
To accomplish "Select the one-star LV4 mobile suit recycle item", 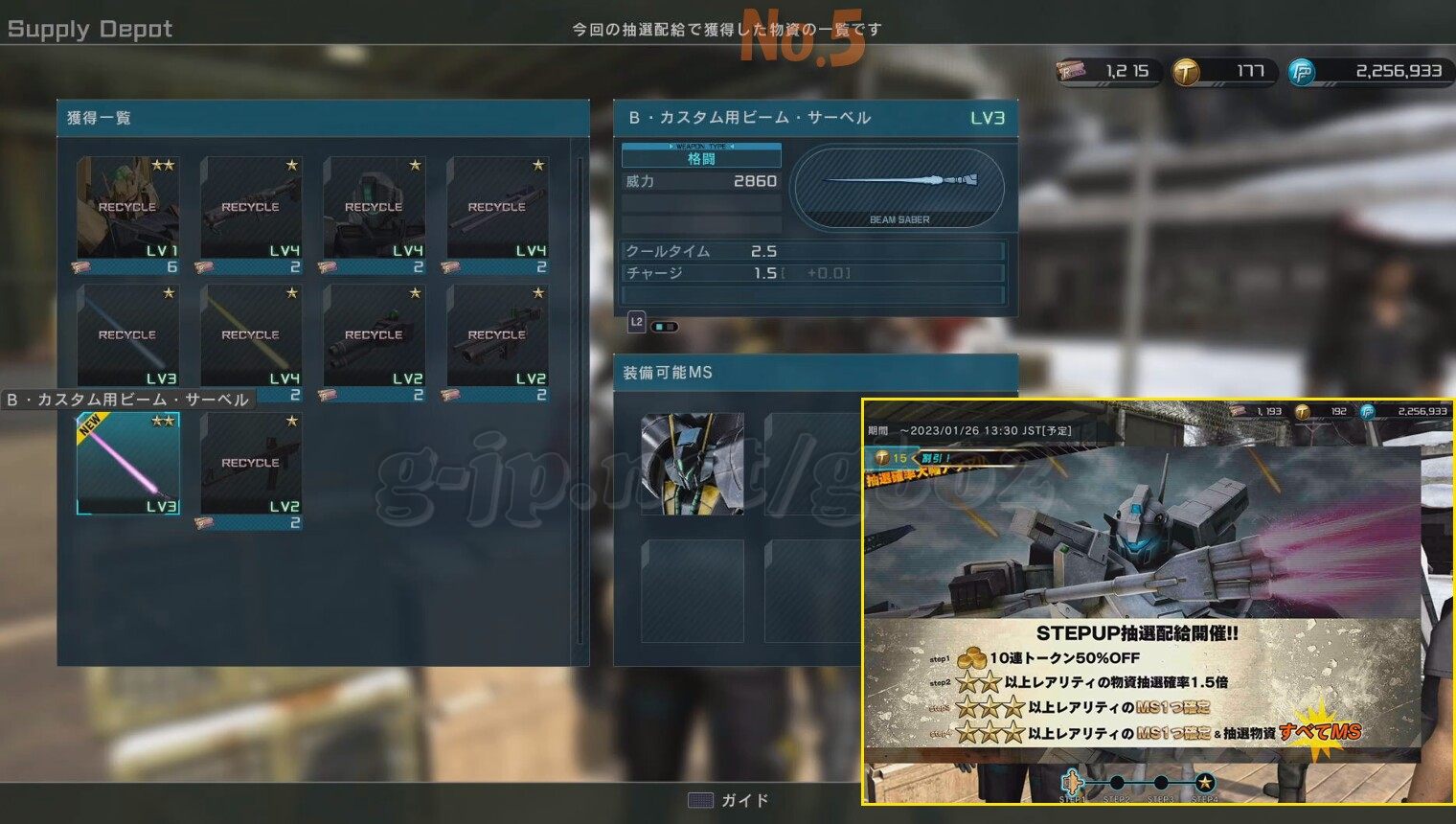I will pos(374,208).
